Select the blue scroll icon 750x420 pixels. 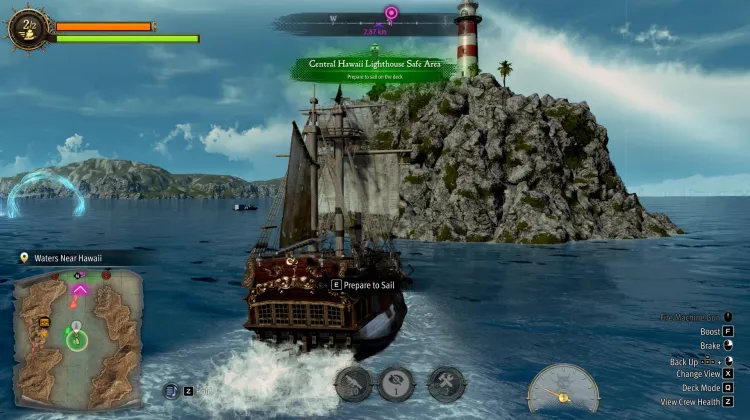(x=170, y=391)
